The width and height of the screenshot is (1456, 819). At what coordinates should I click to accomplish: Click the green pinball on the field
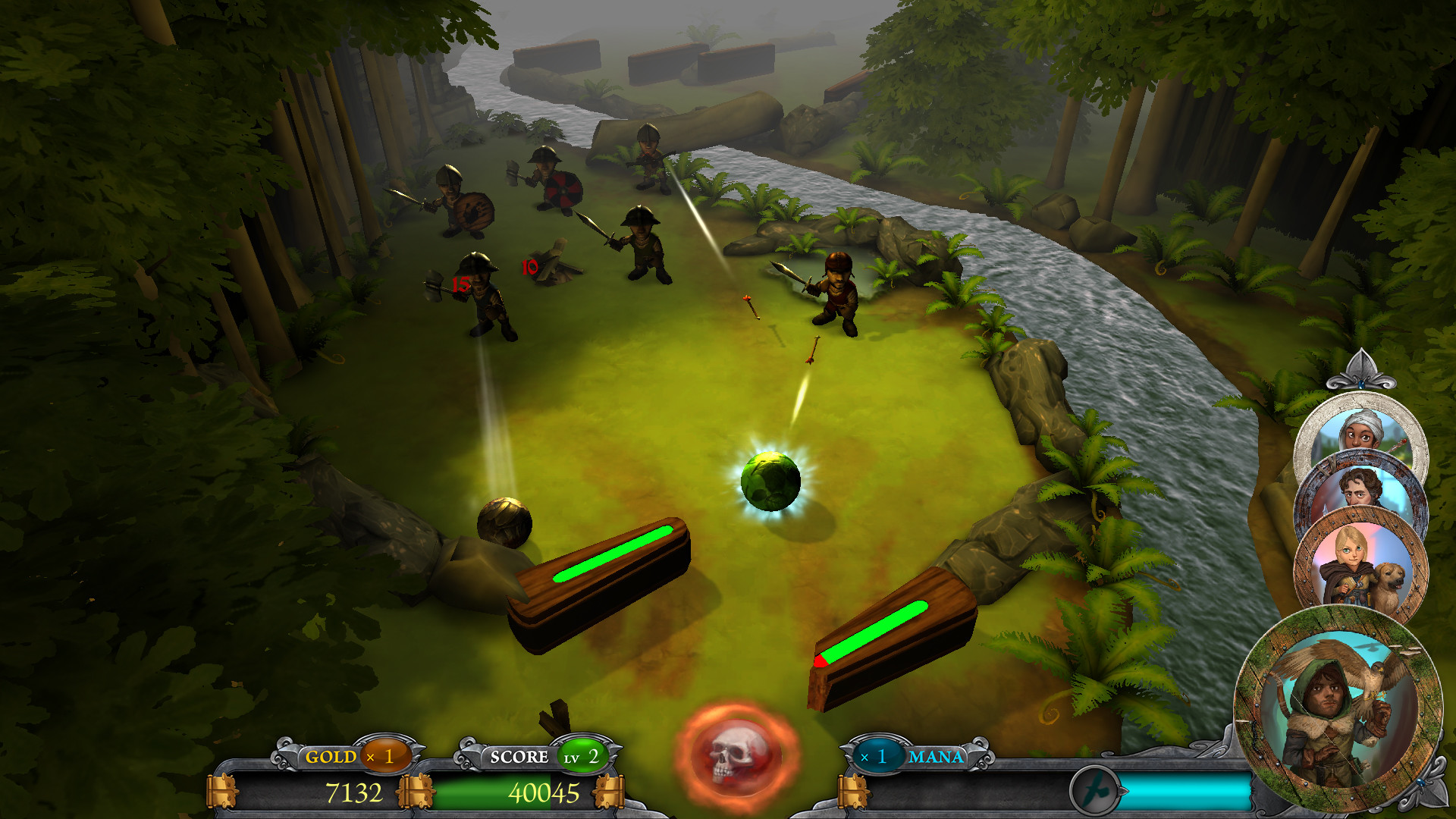coord(772,482)
